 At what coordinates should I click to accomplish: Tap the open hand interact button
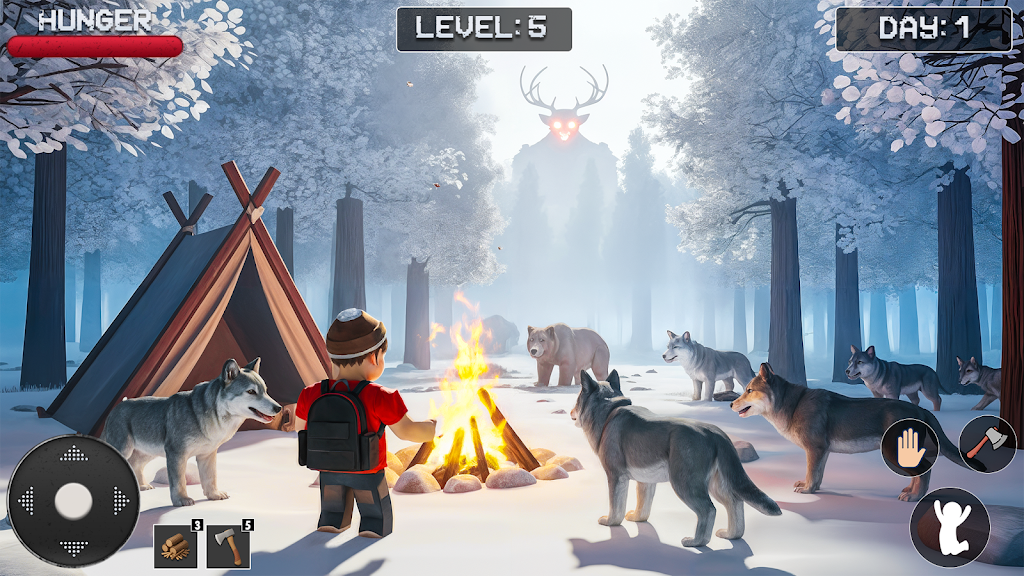909,447
